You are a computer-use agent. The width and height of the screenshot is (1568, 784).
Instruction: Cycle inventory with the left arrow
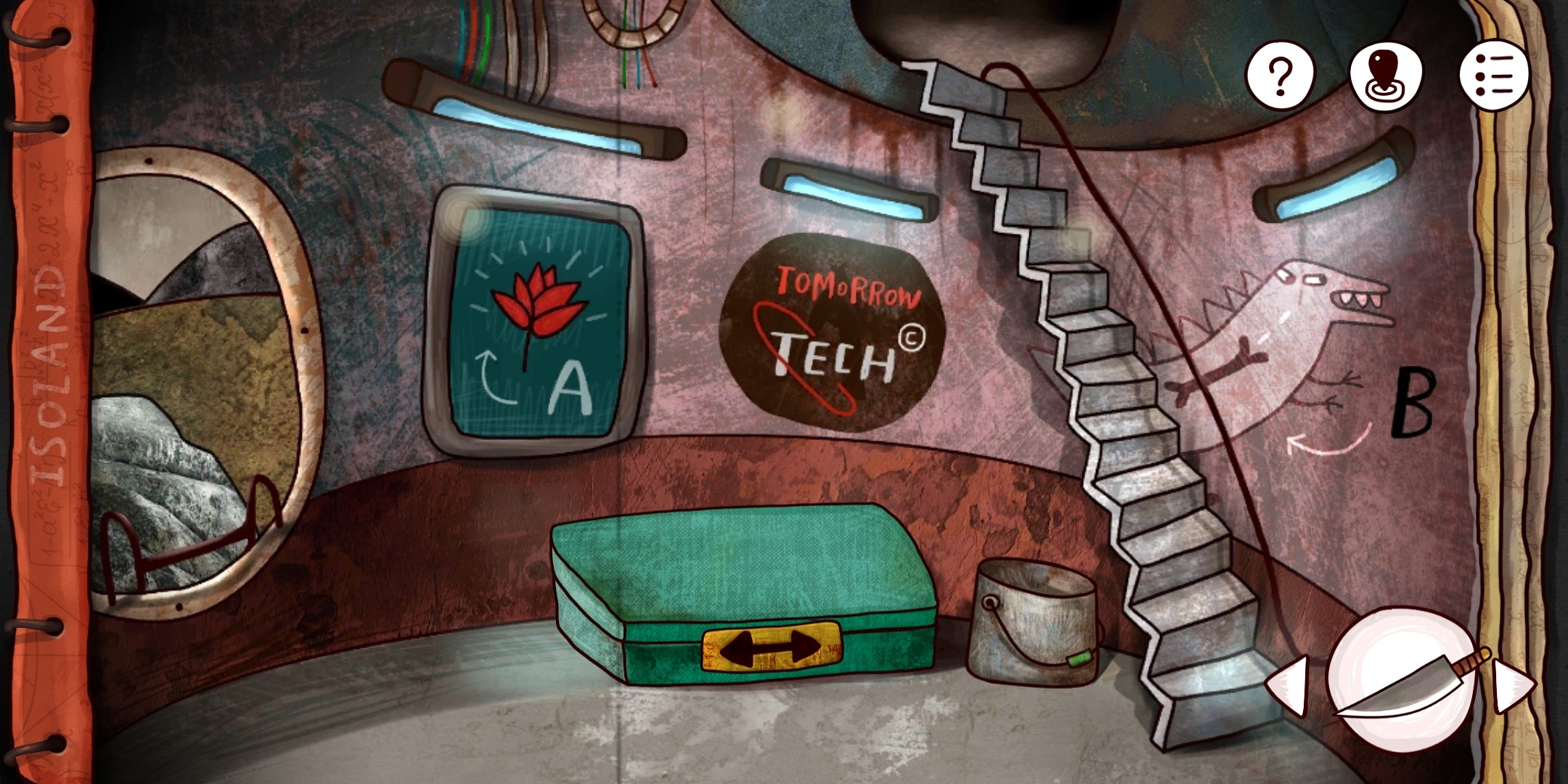coord(1289,685)
